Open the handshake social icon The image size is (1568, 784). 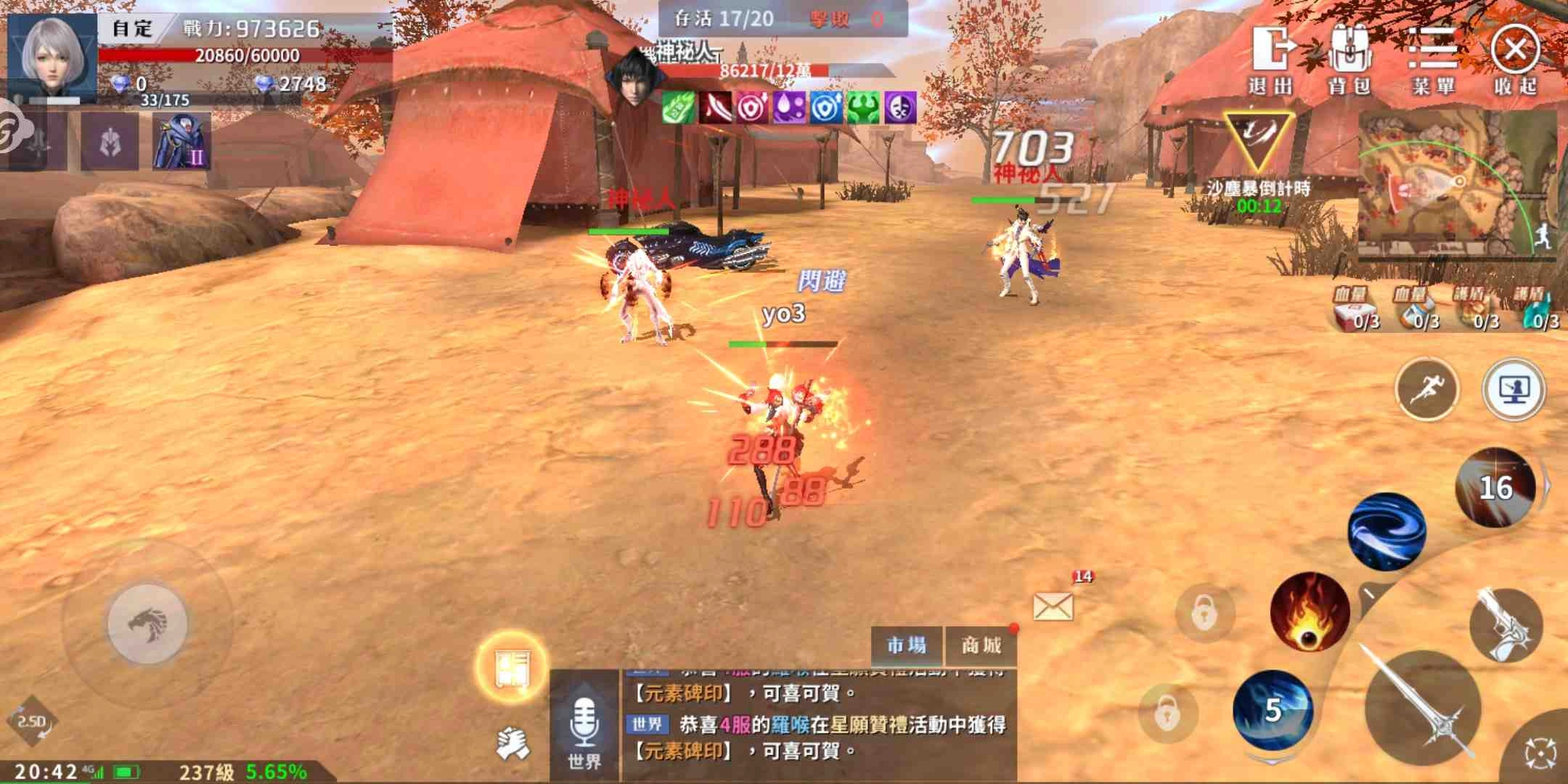(513, 744)
